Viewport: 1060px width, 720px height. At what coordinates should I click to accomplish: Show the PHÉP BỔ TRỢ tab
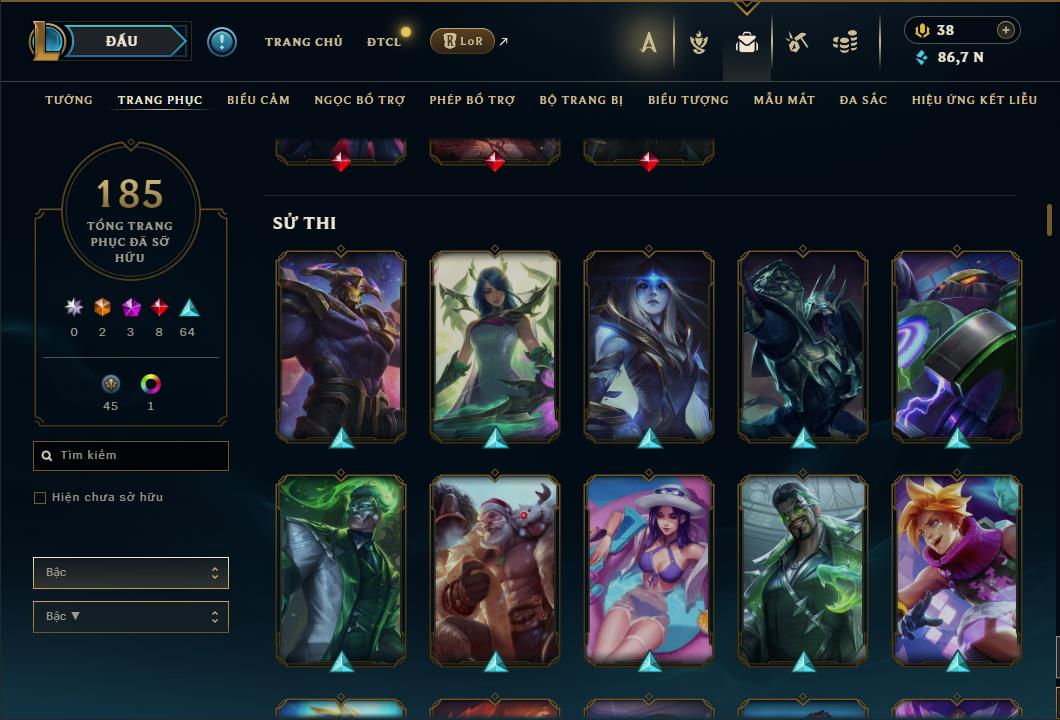(x=472, y=100)
